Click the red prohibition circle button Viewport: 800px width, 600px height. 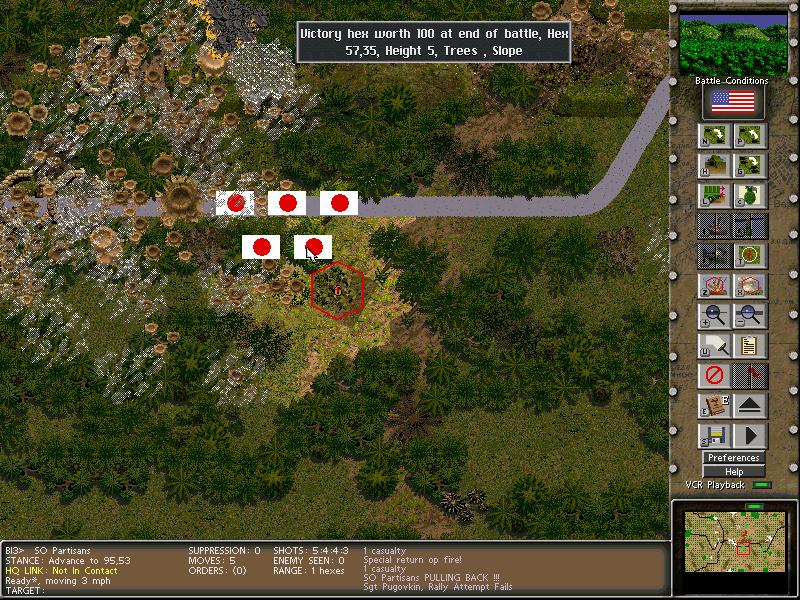coord(714,377)
